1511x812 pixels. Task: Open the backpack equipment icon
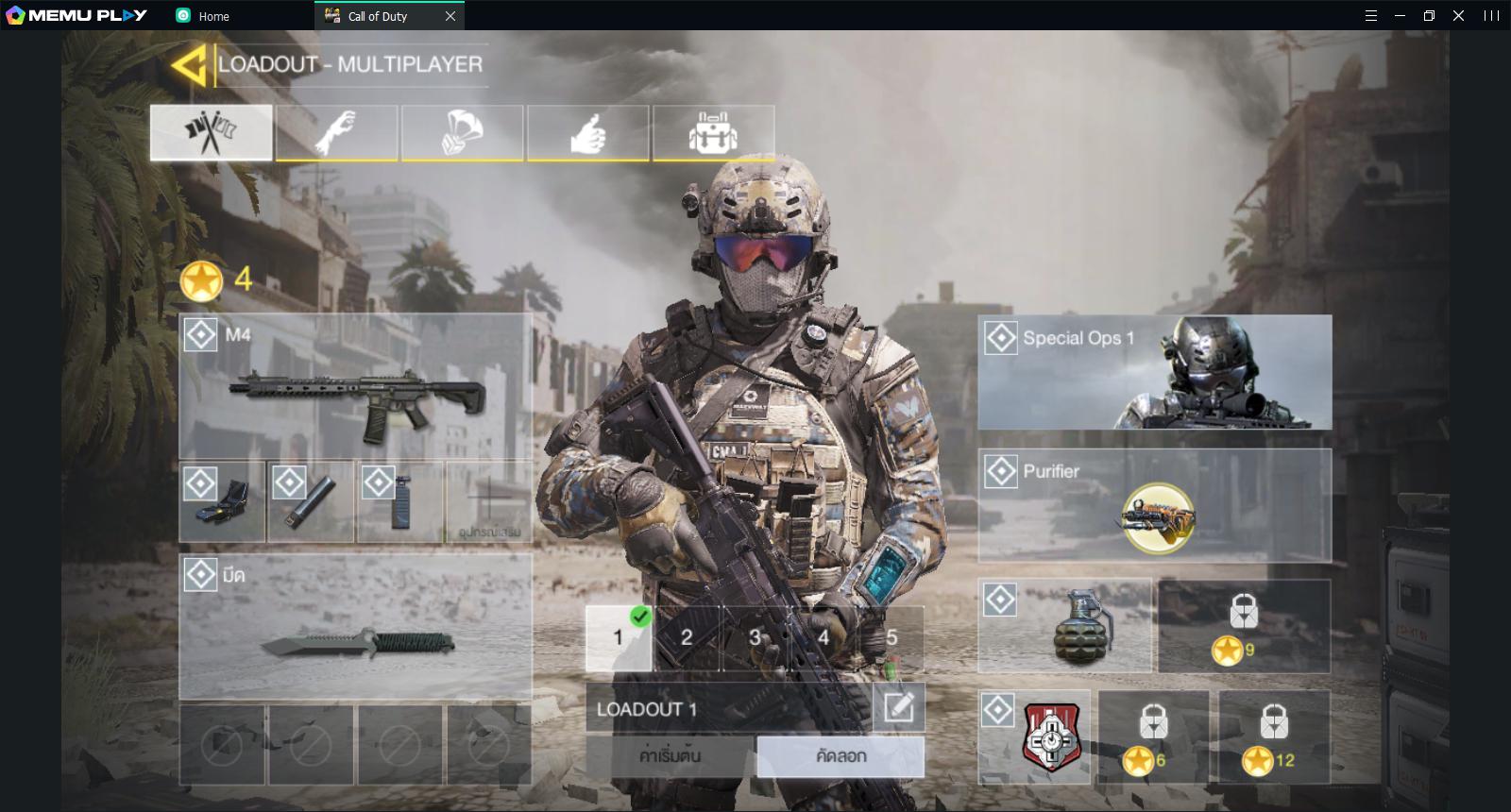click(x=713, y=132)
